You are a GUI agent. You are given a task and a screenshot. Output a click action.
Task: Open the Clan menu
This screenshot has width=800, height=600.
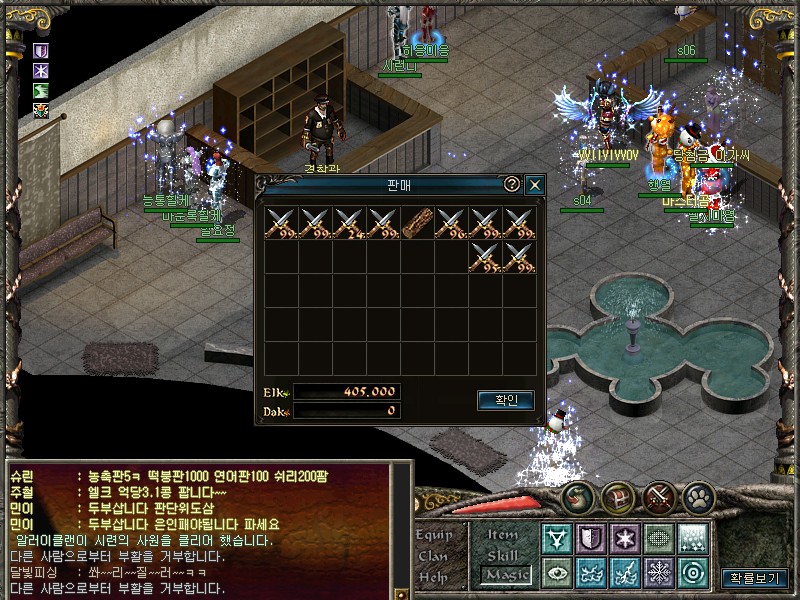coord(433,556)
